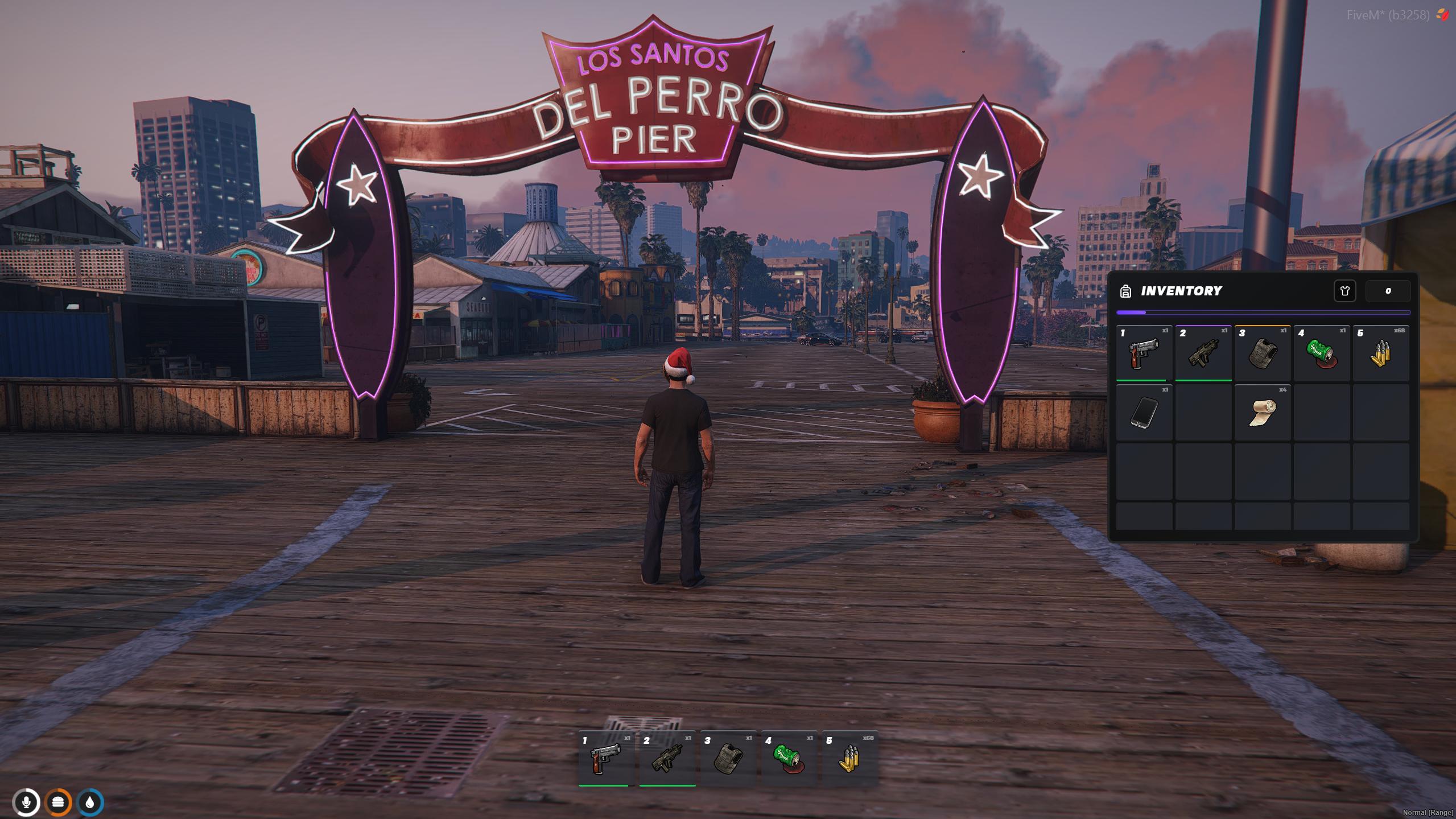Use the body armor on the bottom hotbar

click(728, 759)
